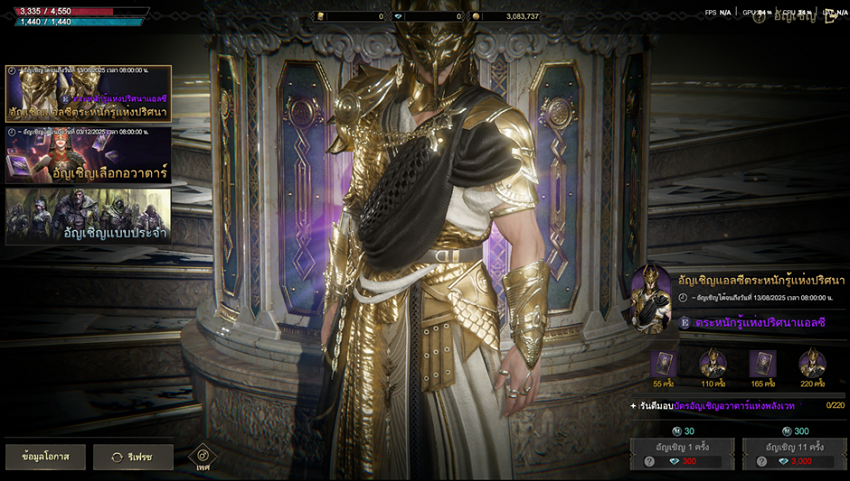Select the 110 ครั้ง milestone avatar reward
The image size is (850, 481).
pyautogui.click(x=713, y=364)
